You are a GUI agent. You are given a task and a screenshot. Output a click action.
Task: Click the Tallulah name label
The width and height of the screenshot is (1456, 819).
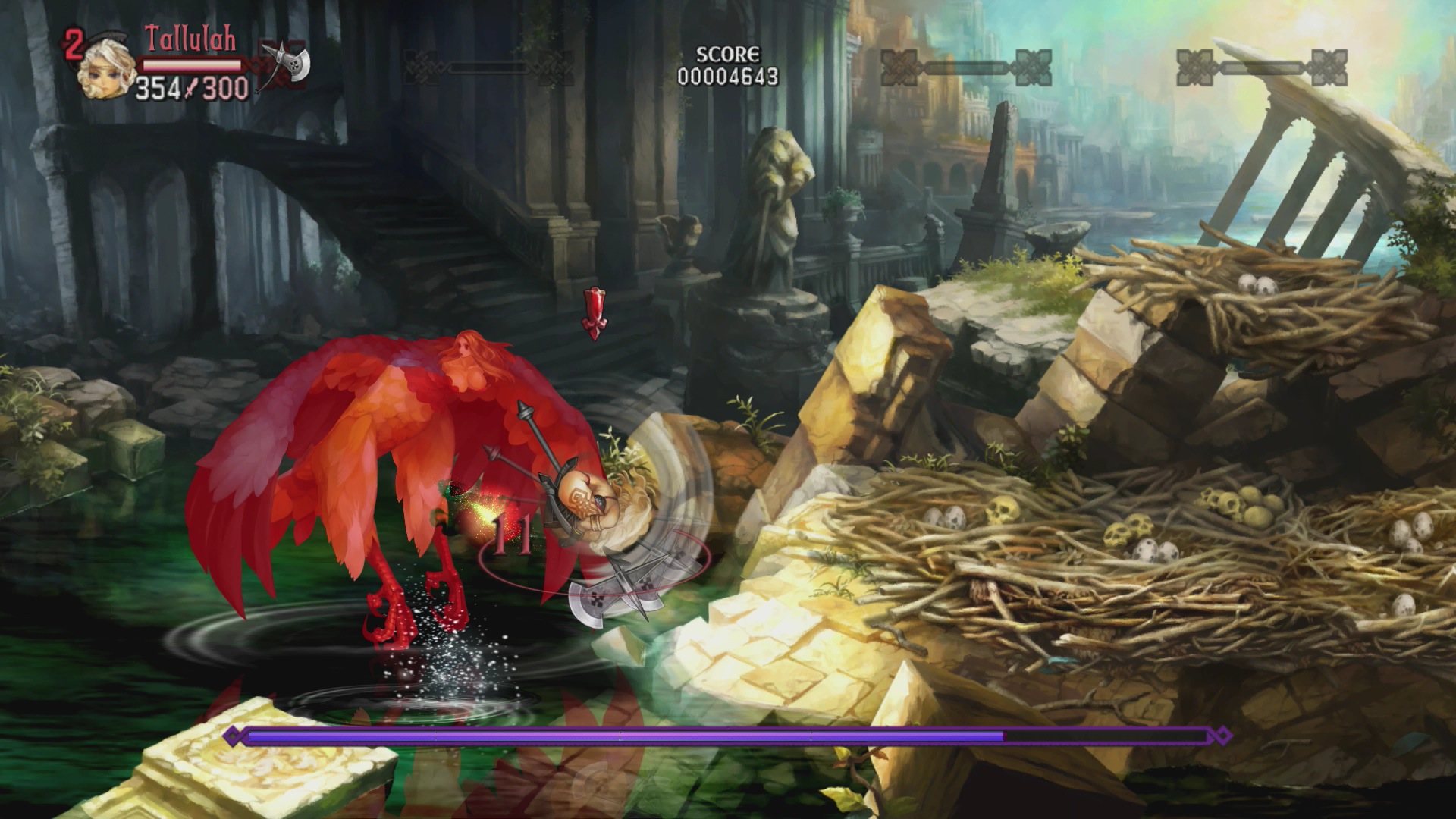tap(190, 39)
